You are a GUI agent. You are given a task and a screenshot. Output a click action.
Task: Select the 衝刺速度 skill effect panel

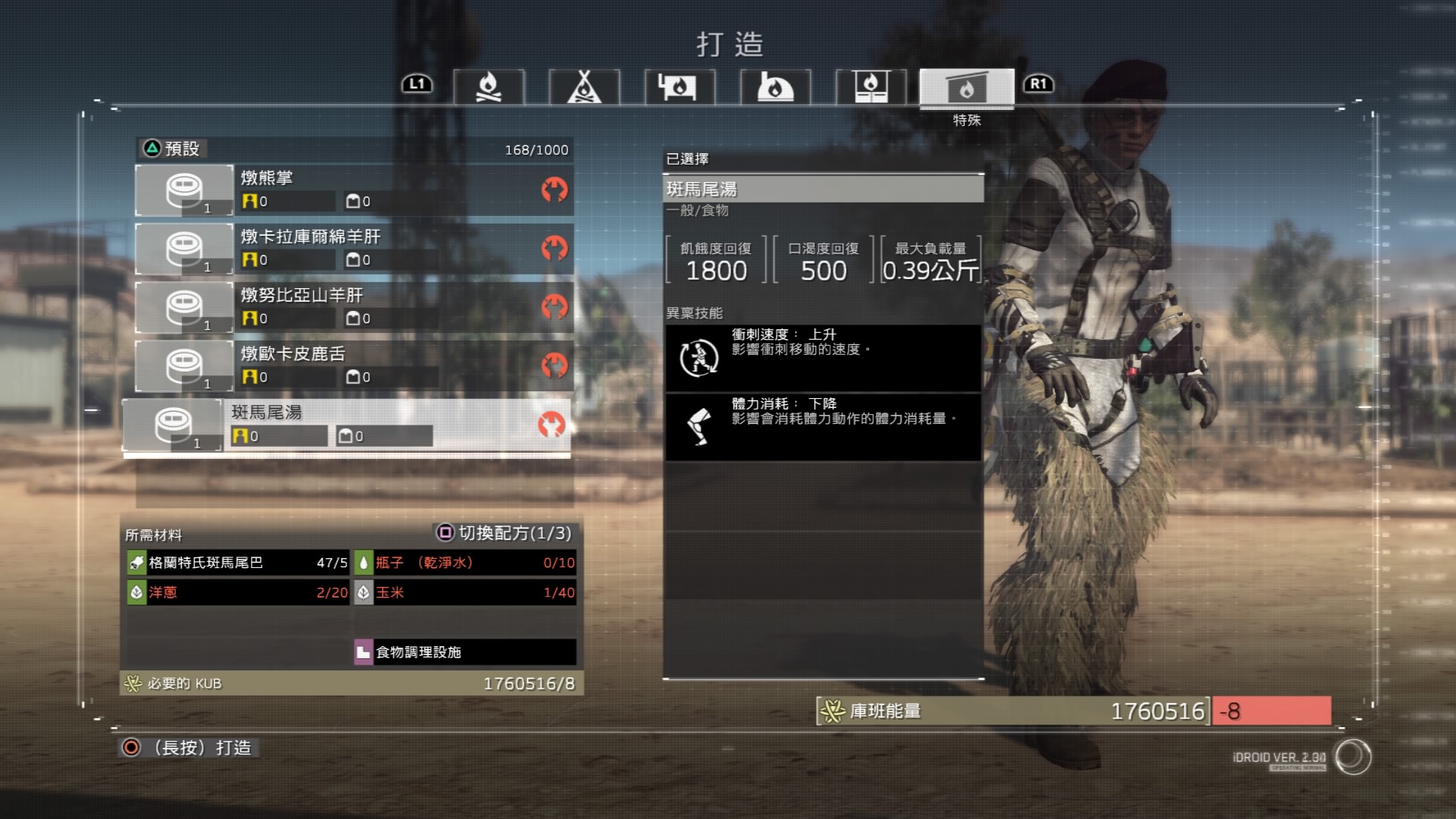click(823, 358)
